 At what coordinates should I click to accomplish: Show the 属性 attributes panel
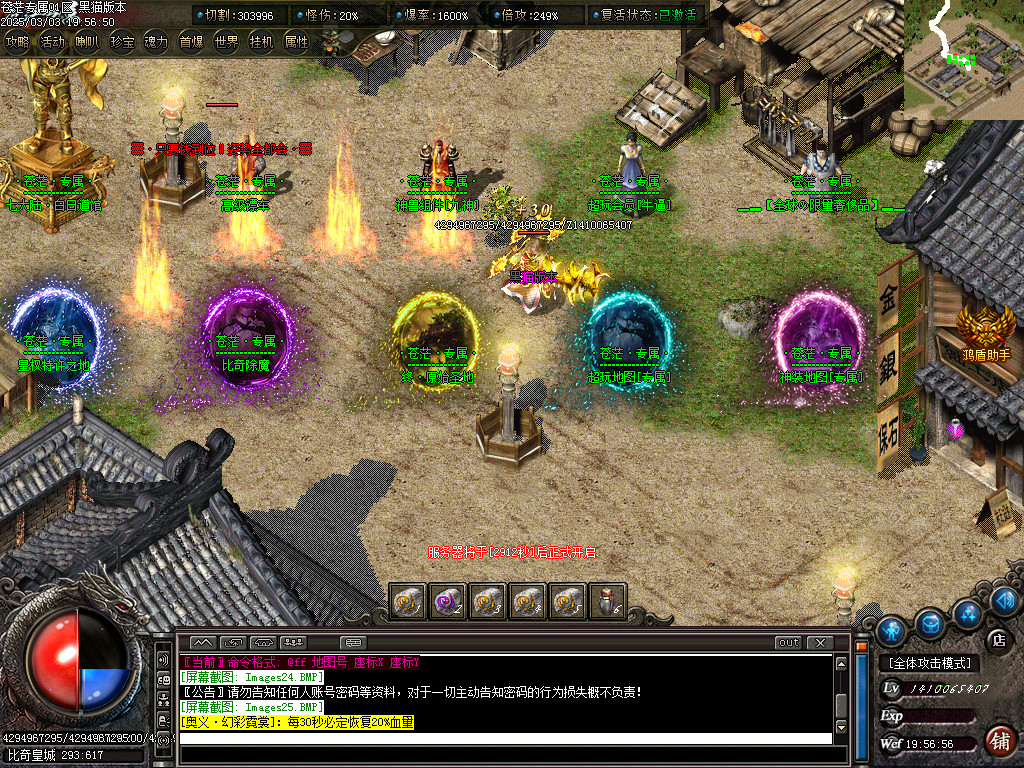[x=296, y=42]
